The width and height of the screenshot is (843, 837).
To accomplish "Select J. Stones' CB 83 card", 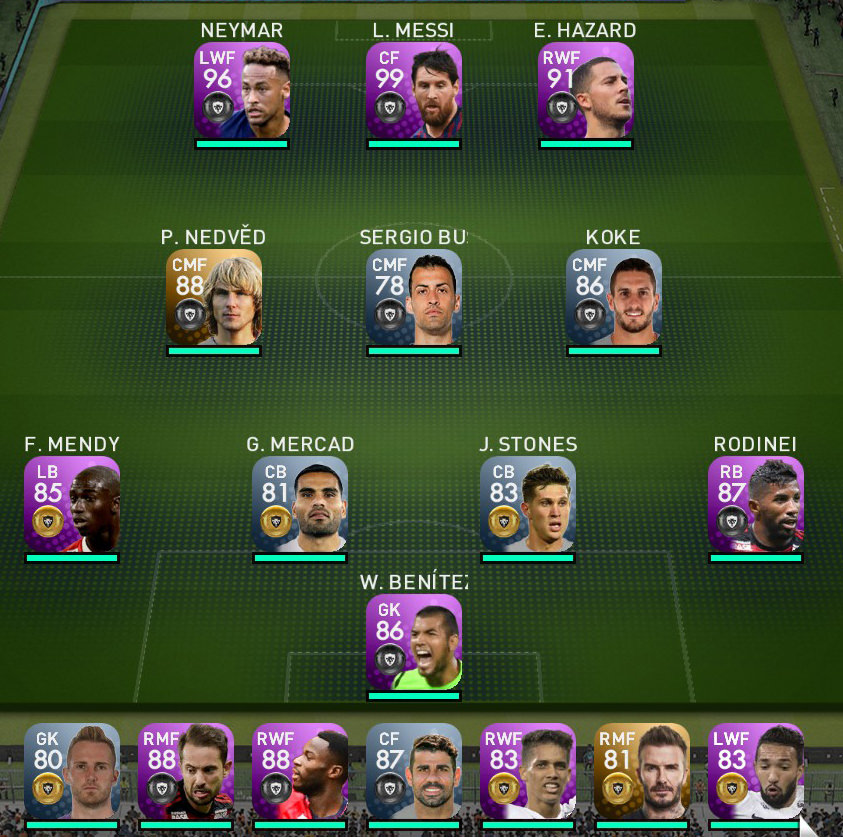I will (528, 504).
